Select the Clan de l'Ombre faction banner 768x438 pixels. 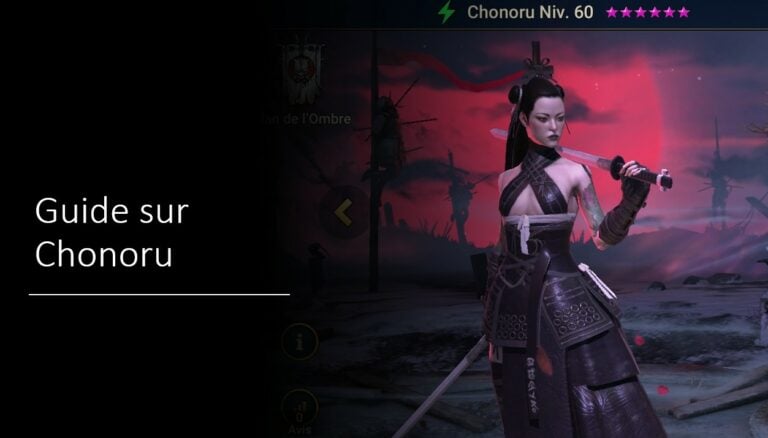tap(299, 72)
